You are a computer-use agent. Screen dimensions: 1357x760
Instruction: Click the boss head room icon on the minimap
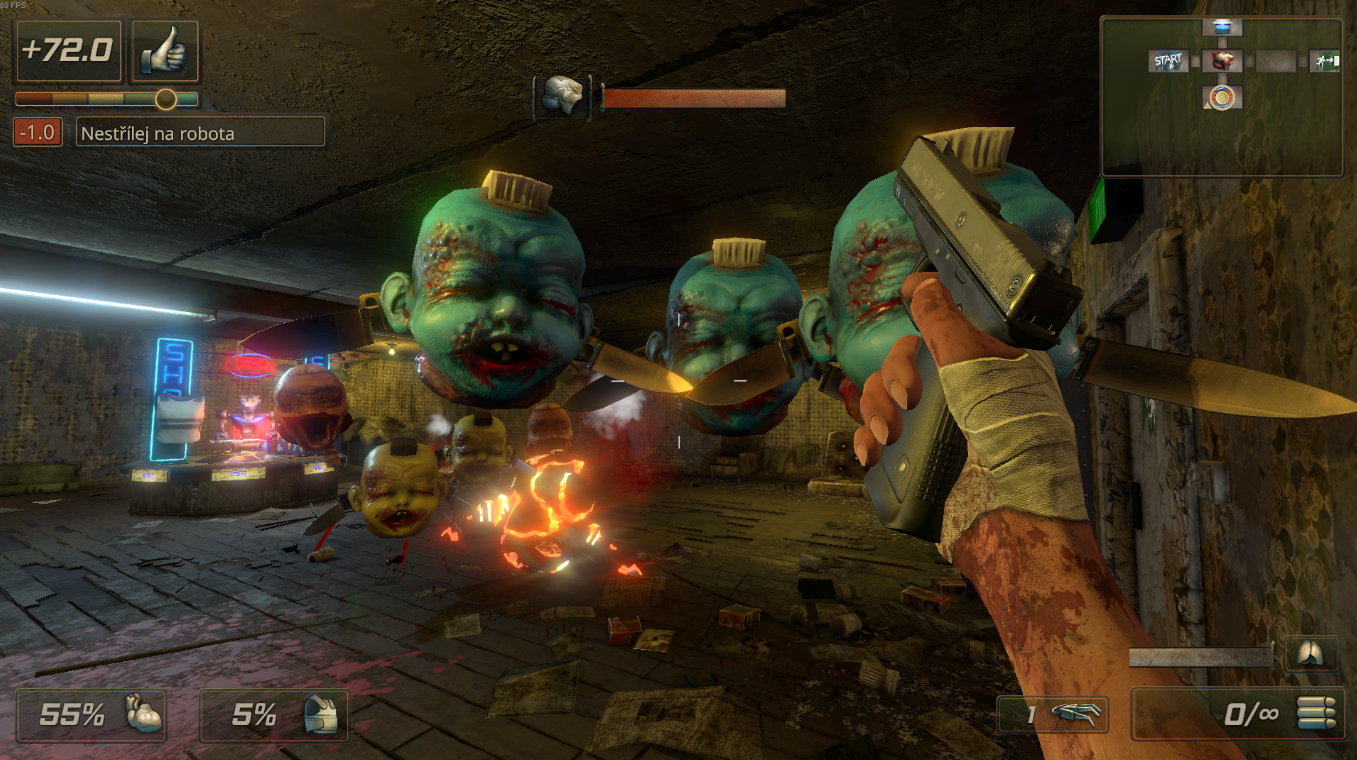click(x=1224, y=62)
